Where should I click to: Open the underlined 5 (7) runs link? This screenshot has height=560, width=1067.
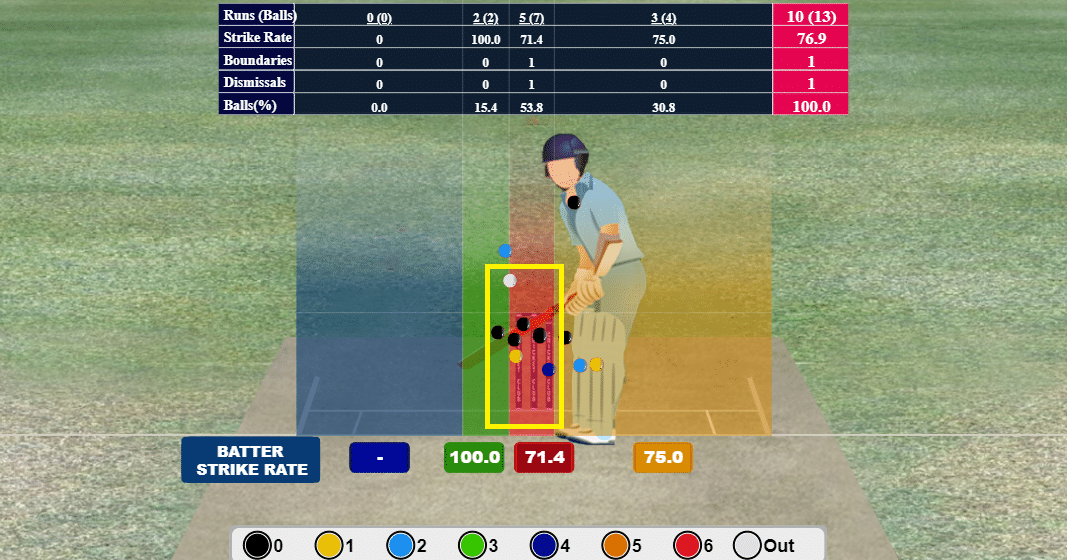[x=531, y=17]
